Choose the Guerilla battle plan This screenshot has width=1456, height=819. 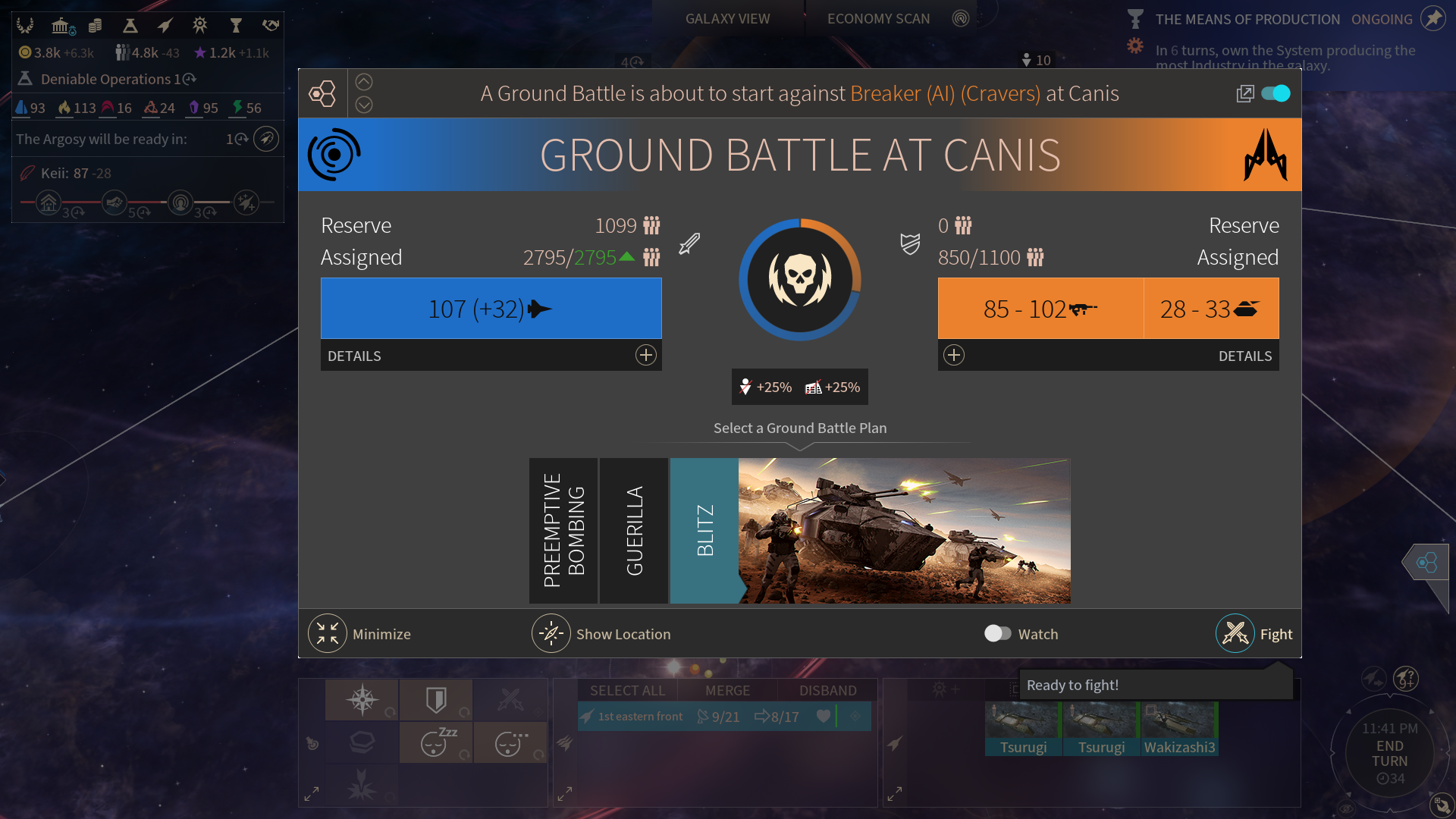(x=634, y=531)
